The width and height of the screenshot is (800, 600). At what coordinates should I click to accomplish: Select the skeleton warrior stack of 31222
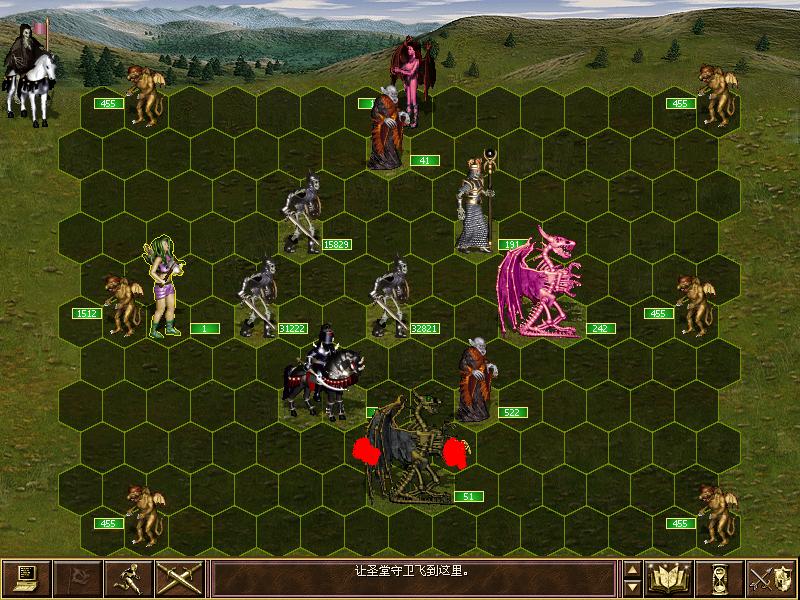click(258, 296)
